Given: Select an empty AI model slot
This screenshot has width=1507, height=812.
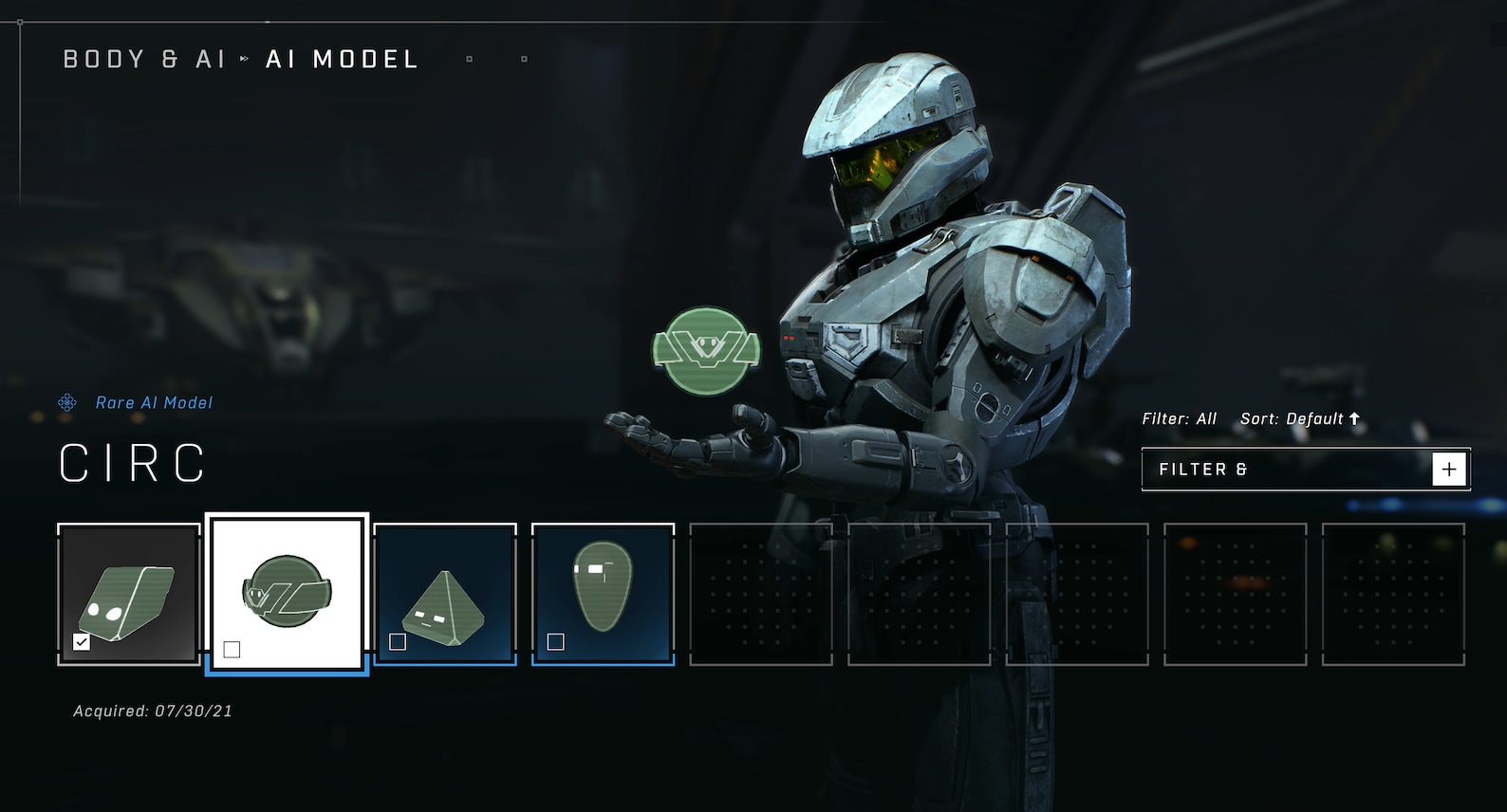Looking at the screenshot, I should coord(759,591).
